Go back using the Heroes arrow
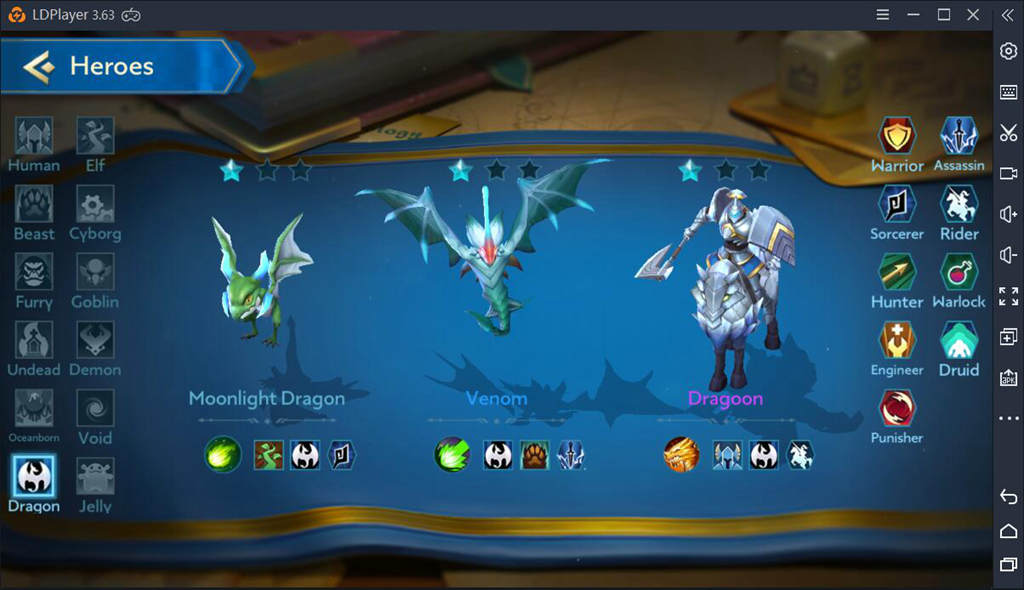 point(40,67)
